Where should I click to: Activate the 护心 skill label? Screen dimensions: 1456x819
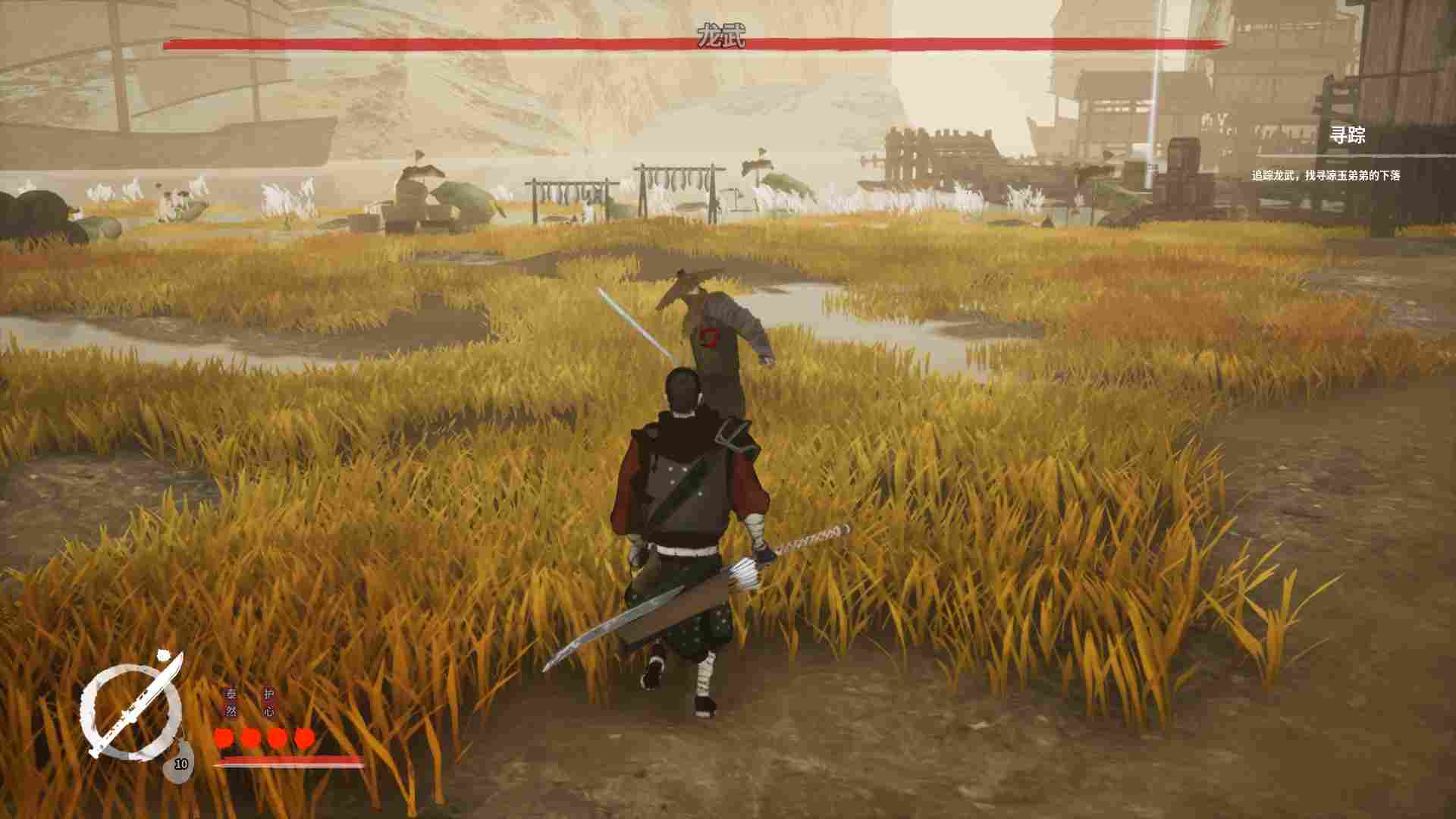coord(269,702)
